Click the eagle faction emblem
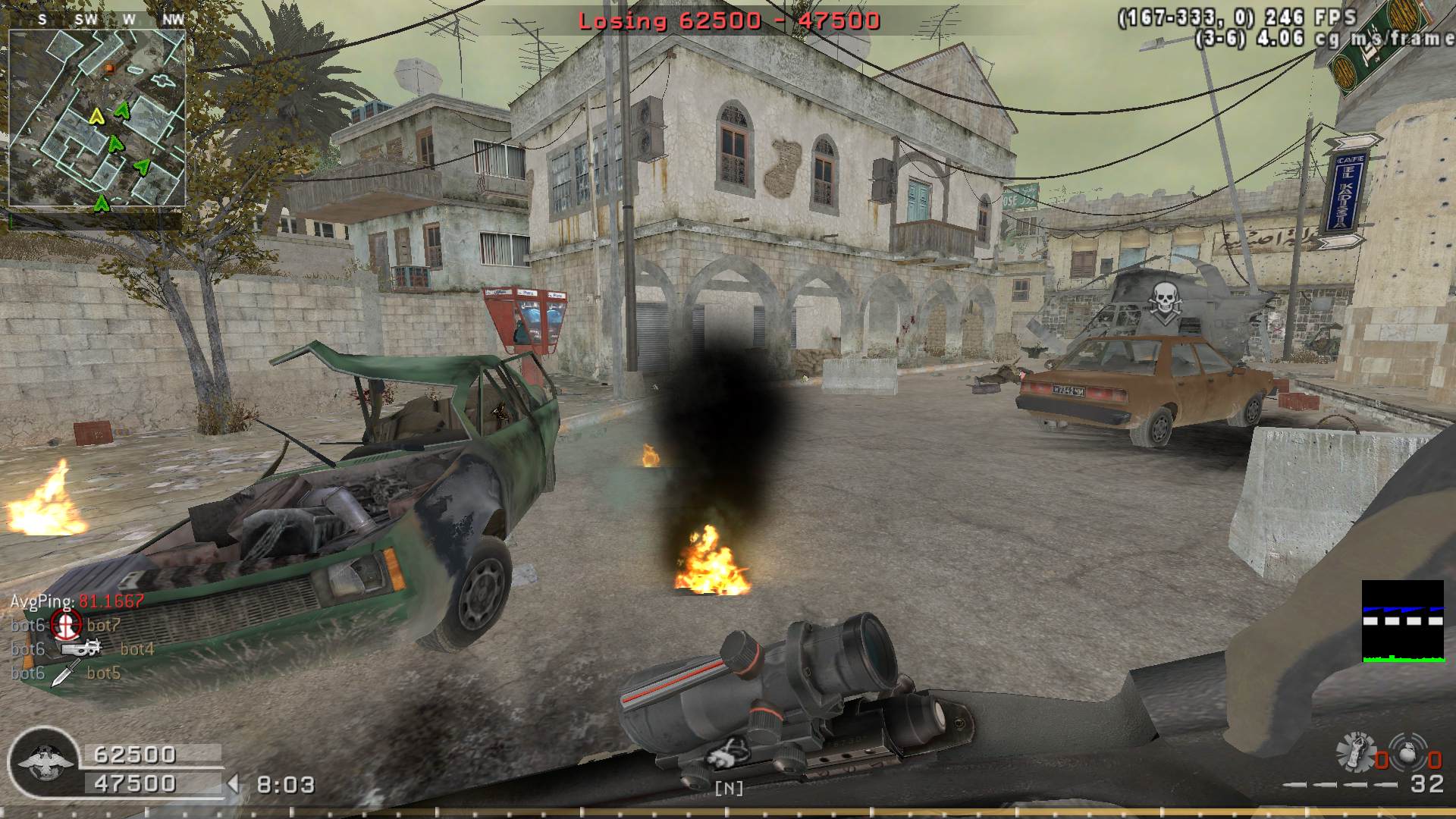This screenshot has width=1456, height=819. point(45,762)
